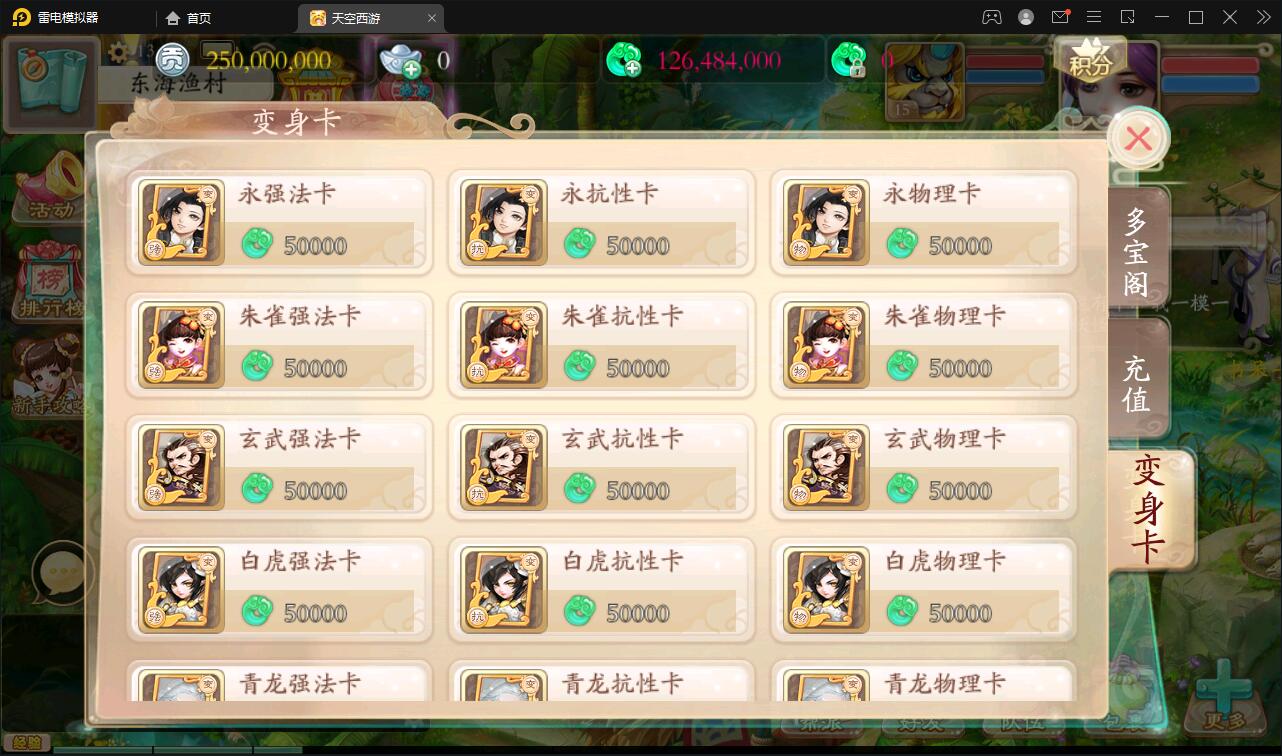Purchase the 白虎抗性卡 card
This screenshot has height=756, width=1282.
tap(601, 589)
